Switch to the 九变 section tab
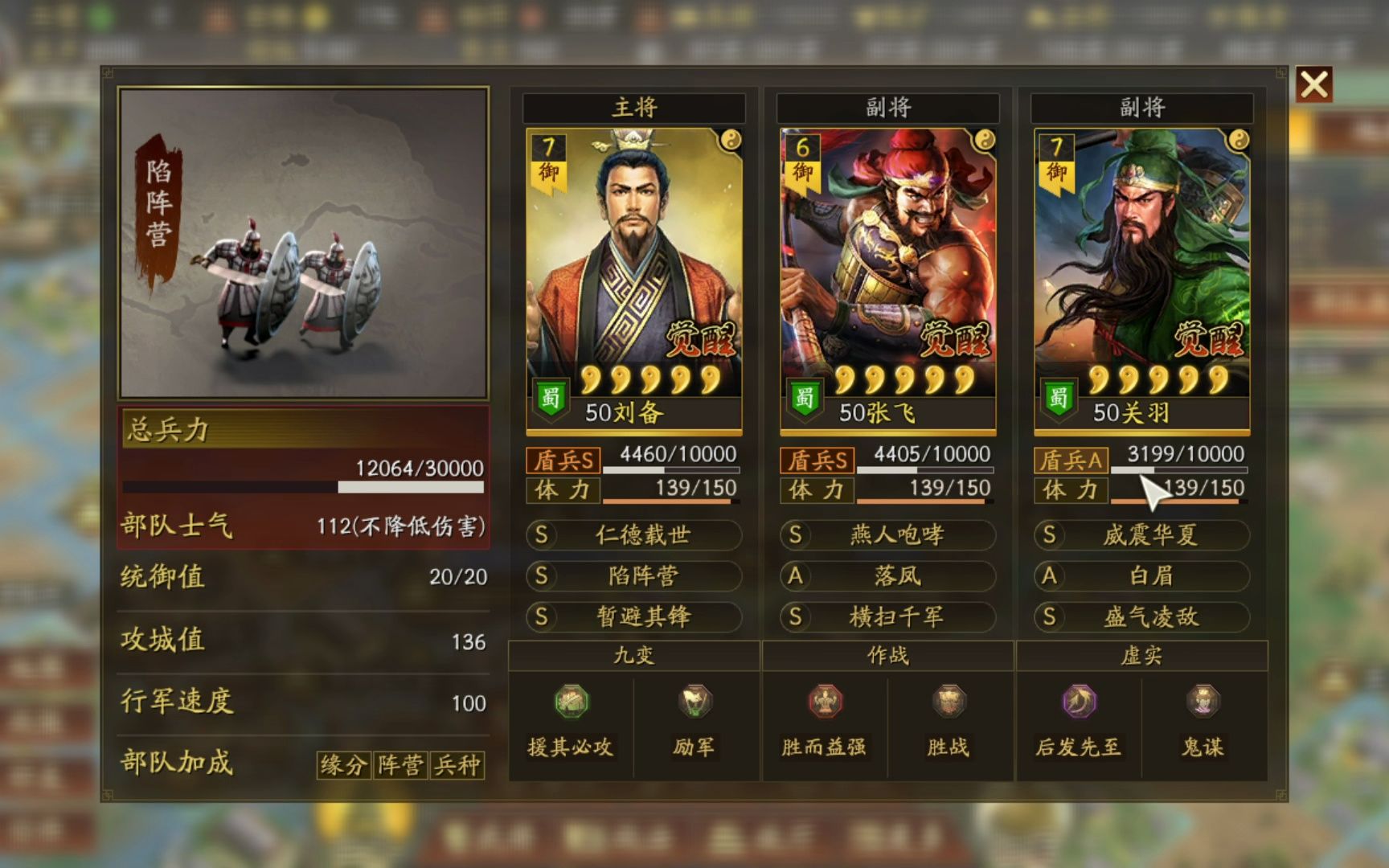The image size is (1389, 868). pos(633,656)
